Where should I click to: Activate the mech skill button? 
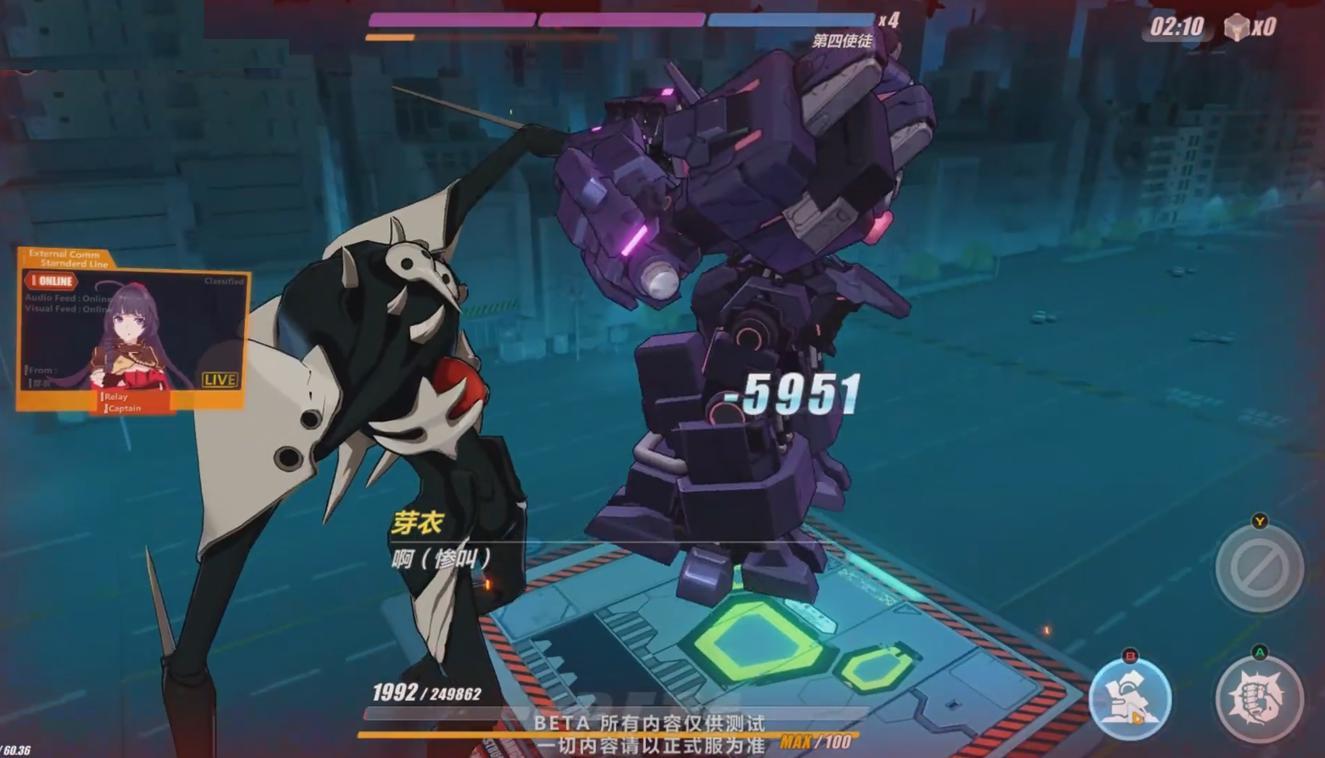(x=1130, y=698)
